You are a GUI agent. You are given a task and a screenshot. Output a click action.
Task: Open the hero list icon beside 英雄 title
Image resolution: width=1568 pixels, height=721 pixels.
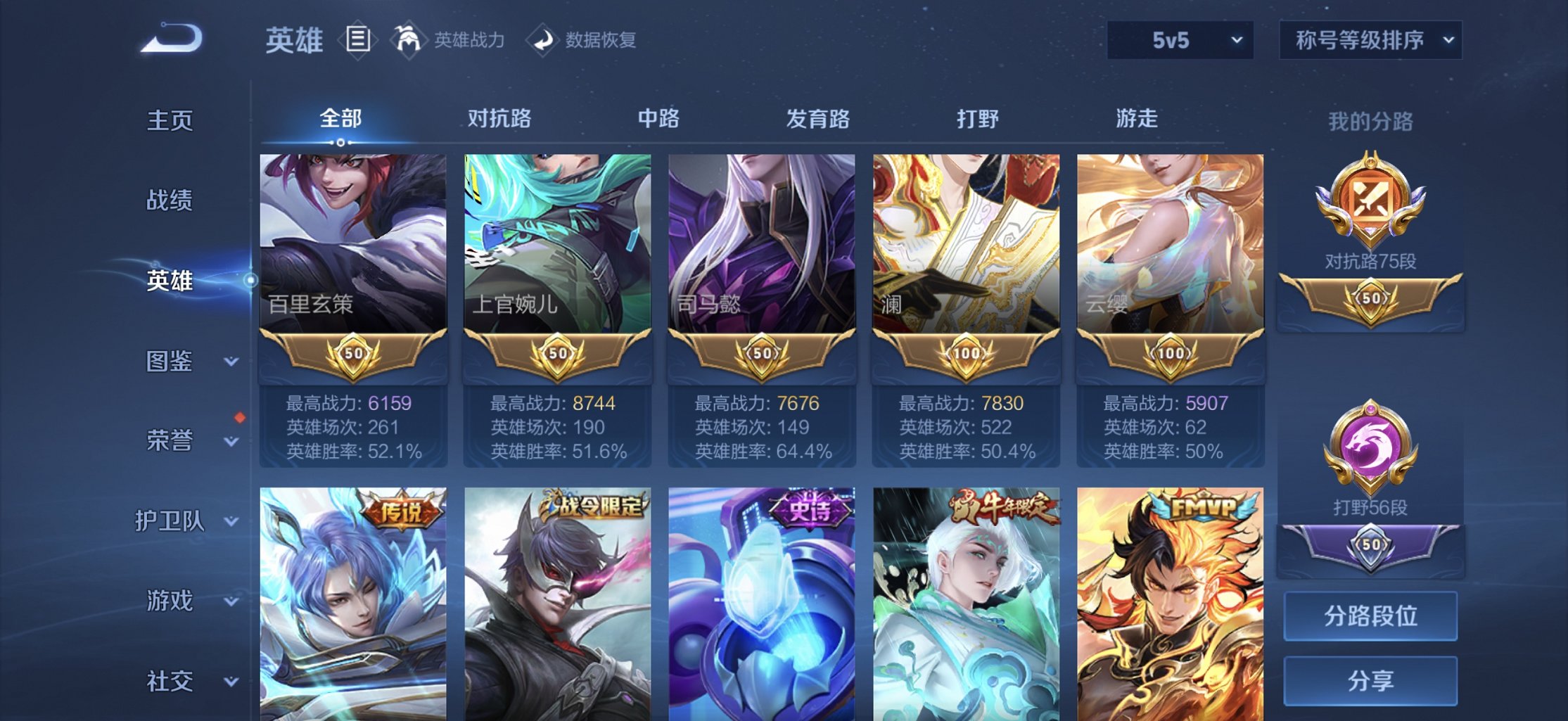pos(357,40)
